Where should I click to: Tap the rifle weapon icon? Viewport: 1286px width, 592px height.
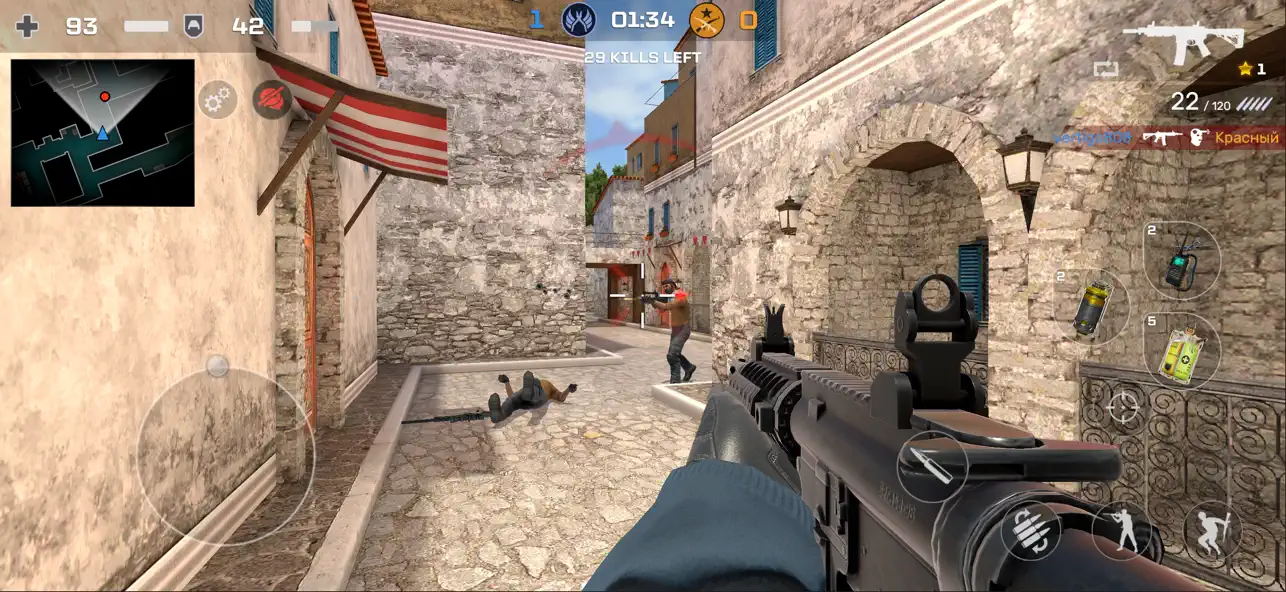[x=1183, y=42]
